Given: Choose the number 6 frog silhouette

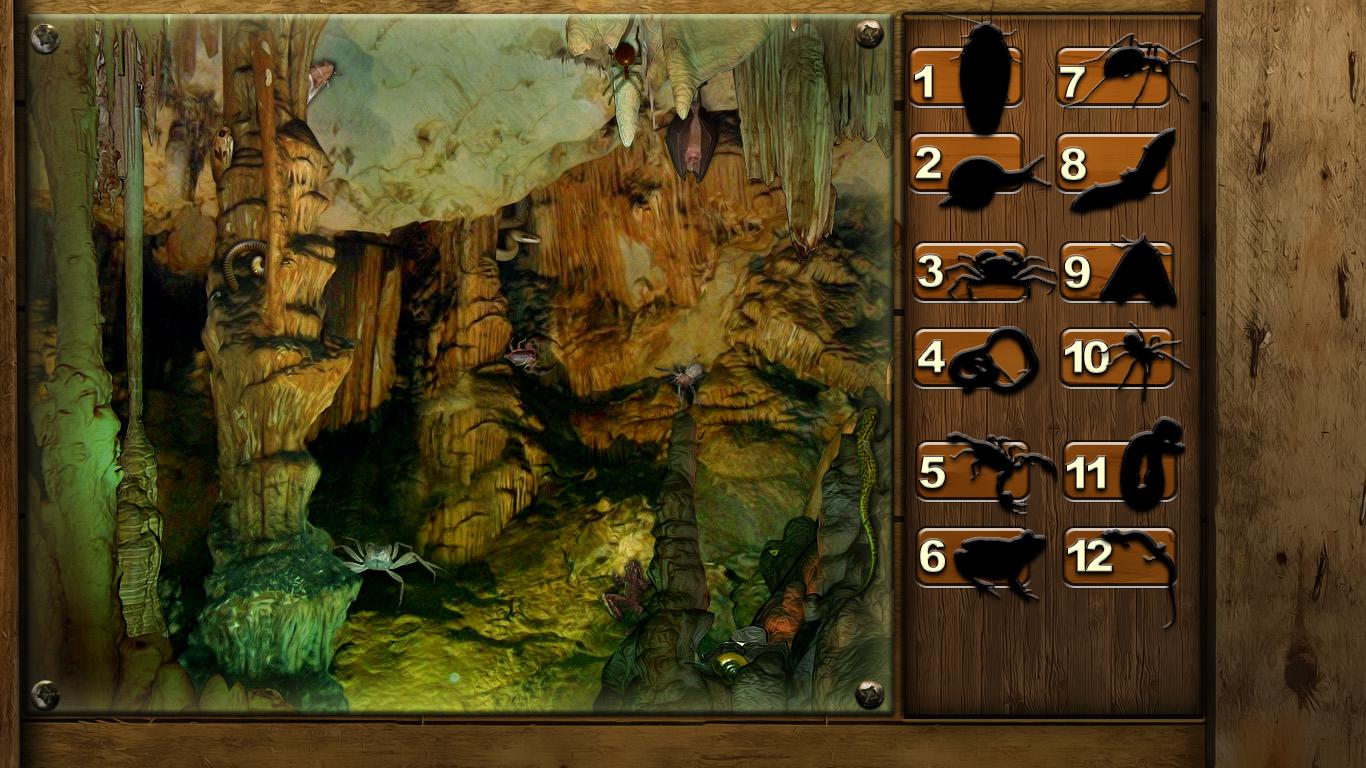Looking at the screenshot, I should coord(995,559).
